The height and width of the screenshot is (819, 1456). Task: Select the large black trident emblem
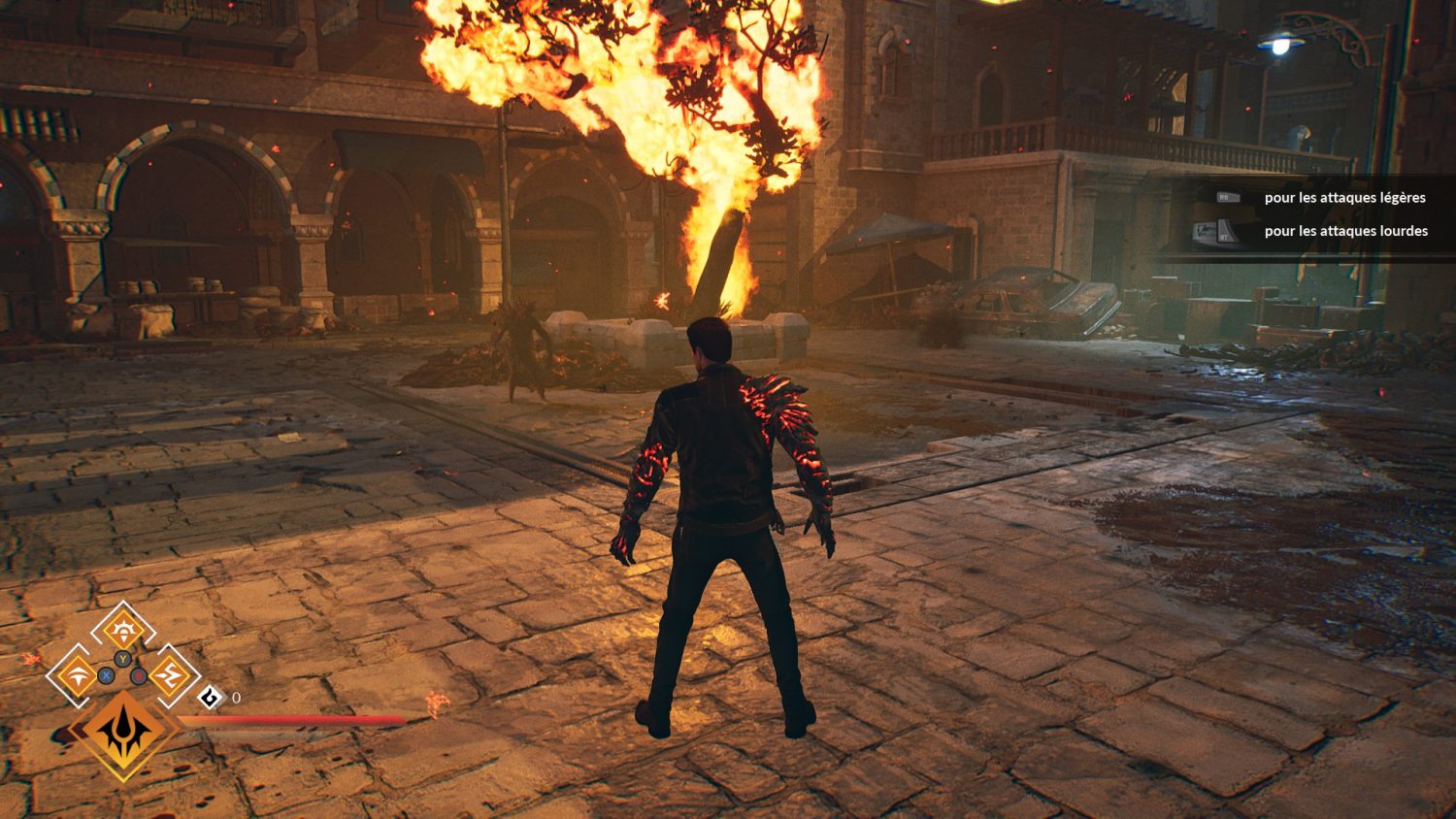(123, 734)
